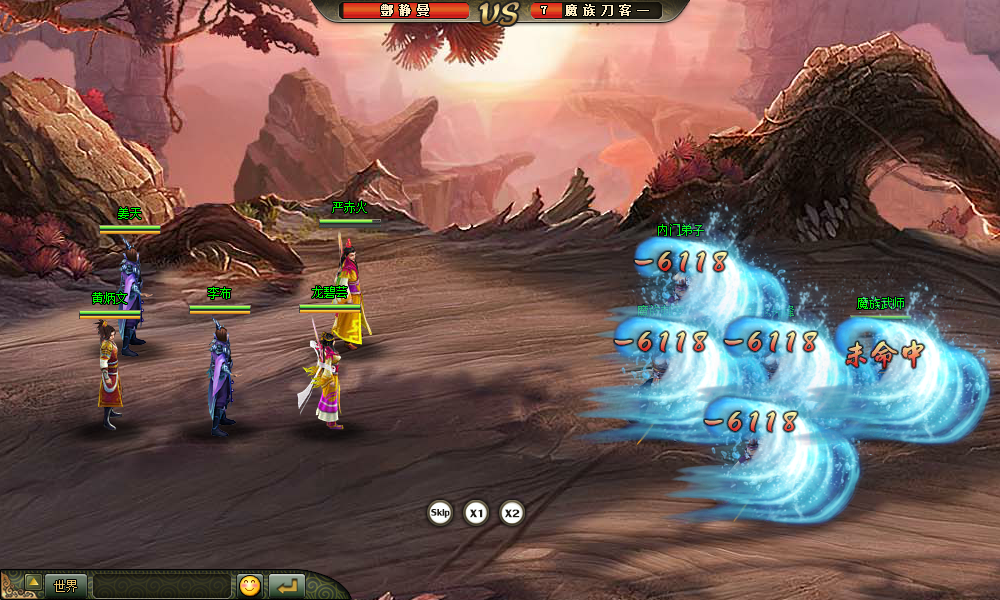Set battle speed to X2
This screenshot has width=1000, height=600.
[512, 514]
